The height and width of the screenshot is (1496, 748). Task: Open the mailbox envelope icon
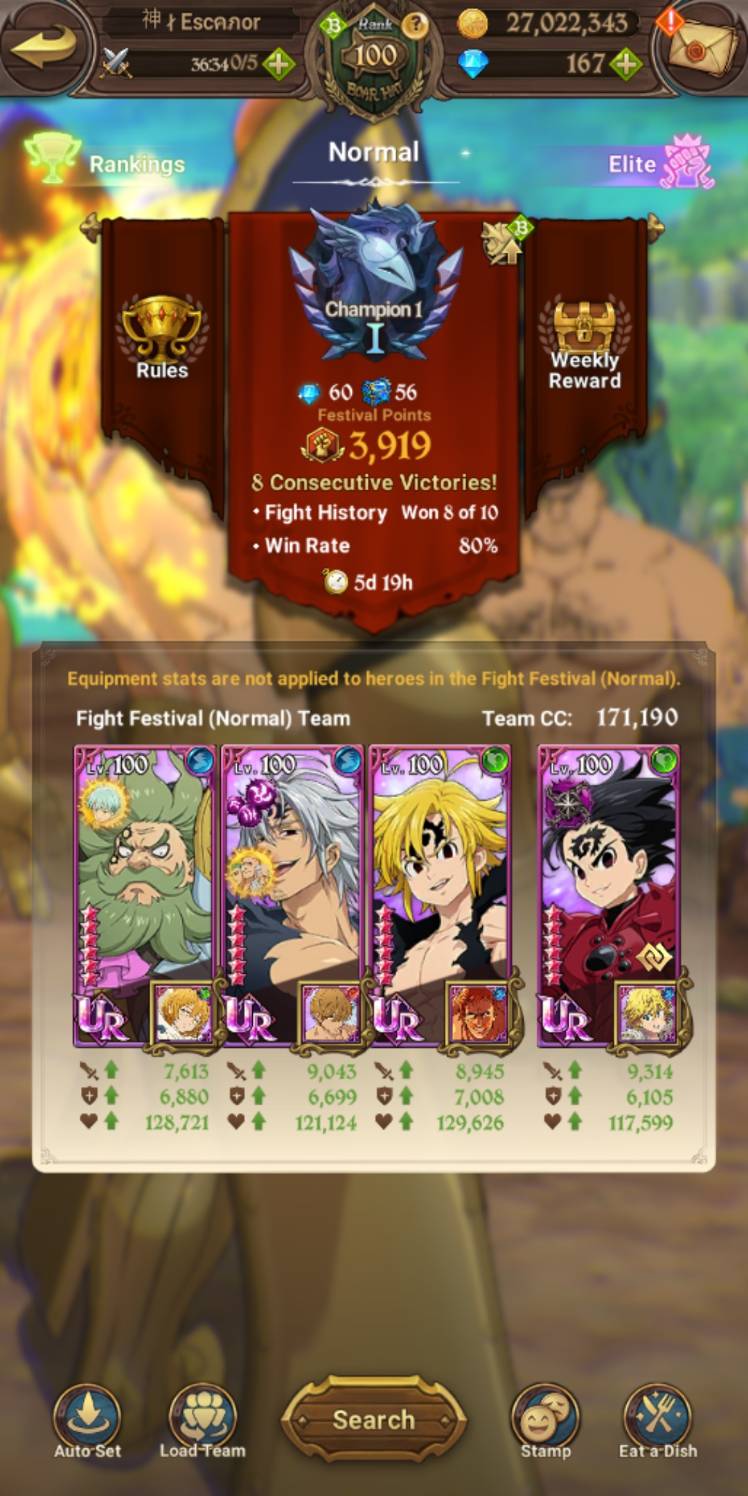point(701,45)
